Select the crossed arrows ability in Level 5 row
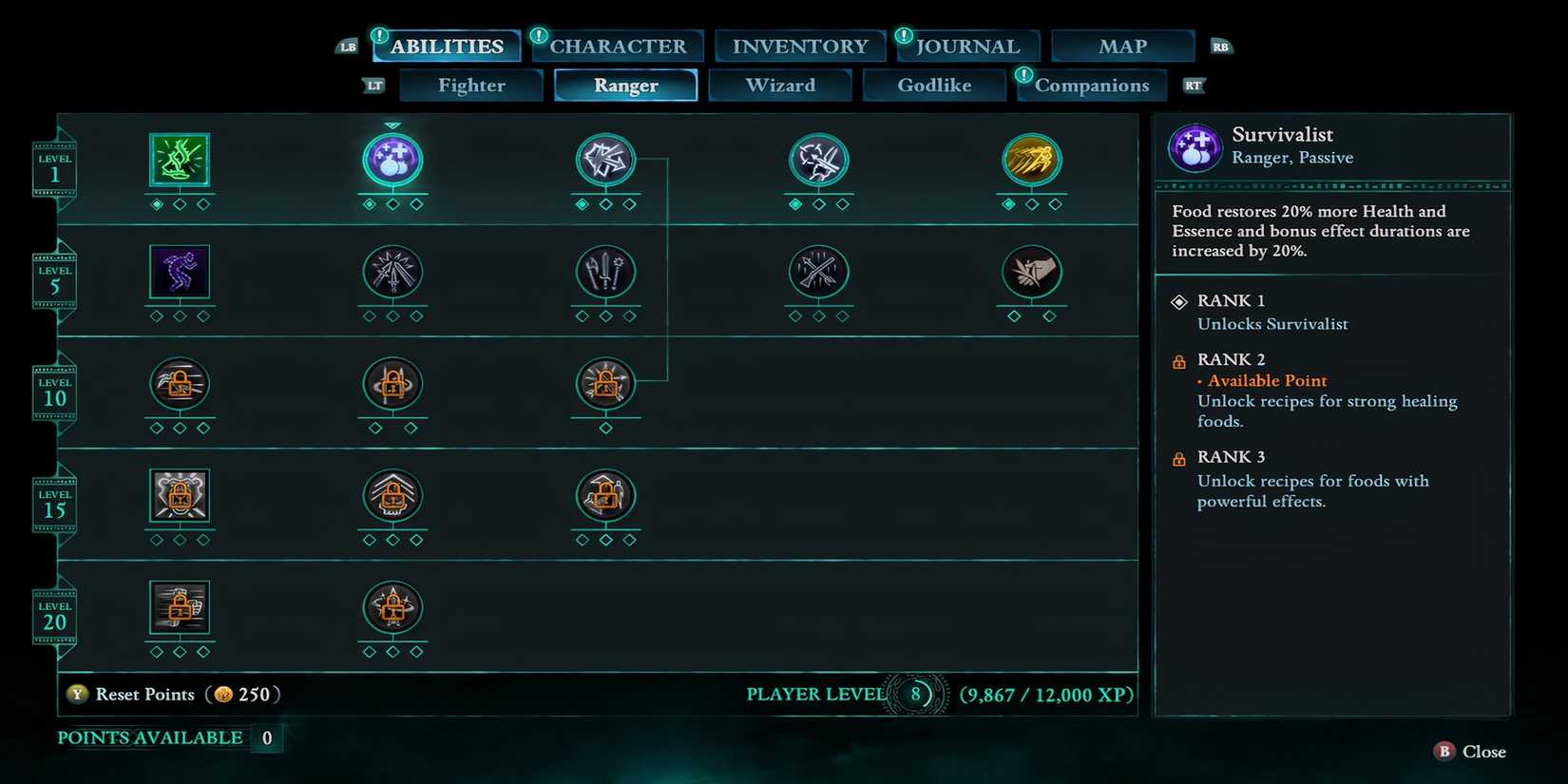This screenshot has width=1568, height=784. [x=818, y=276]
